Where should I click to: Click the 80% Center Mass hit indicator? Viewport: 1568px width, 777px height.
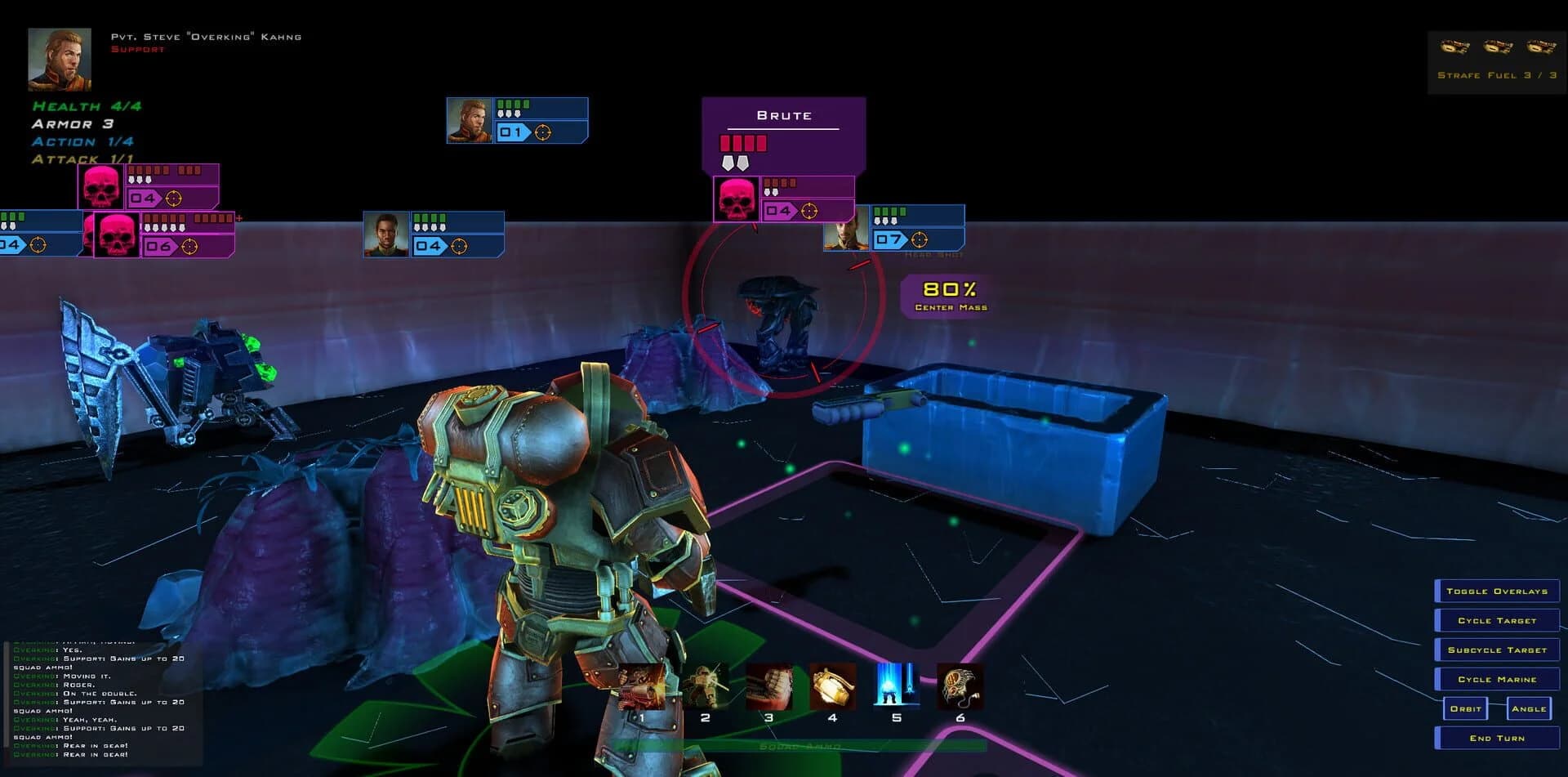[948, 296]
